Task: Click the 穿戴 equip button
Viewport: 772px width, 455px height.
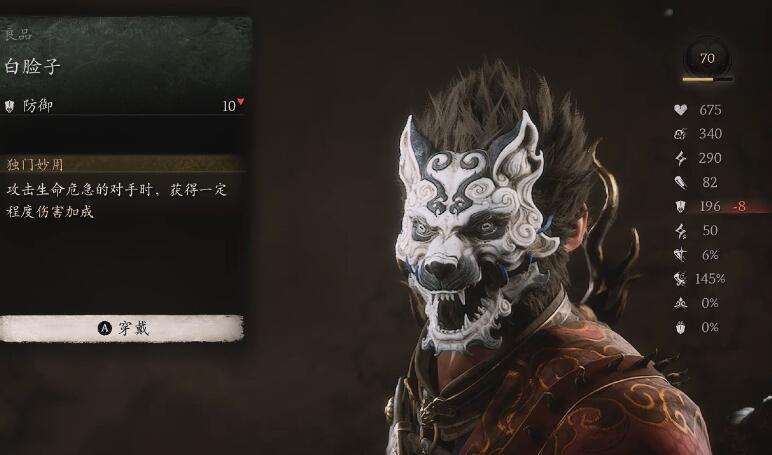Action: [122, 328]
